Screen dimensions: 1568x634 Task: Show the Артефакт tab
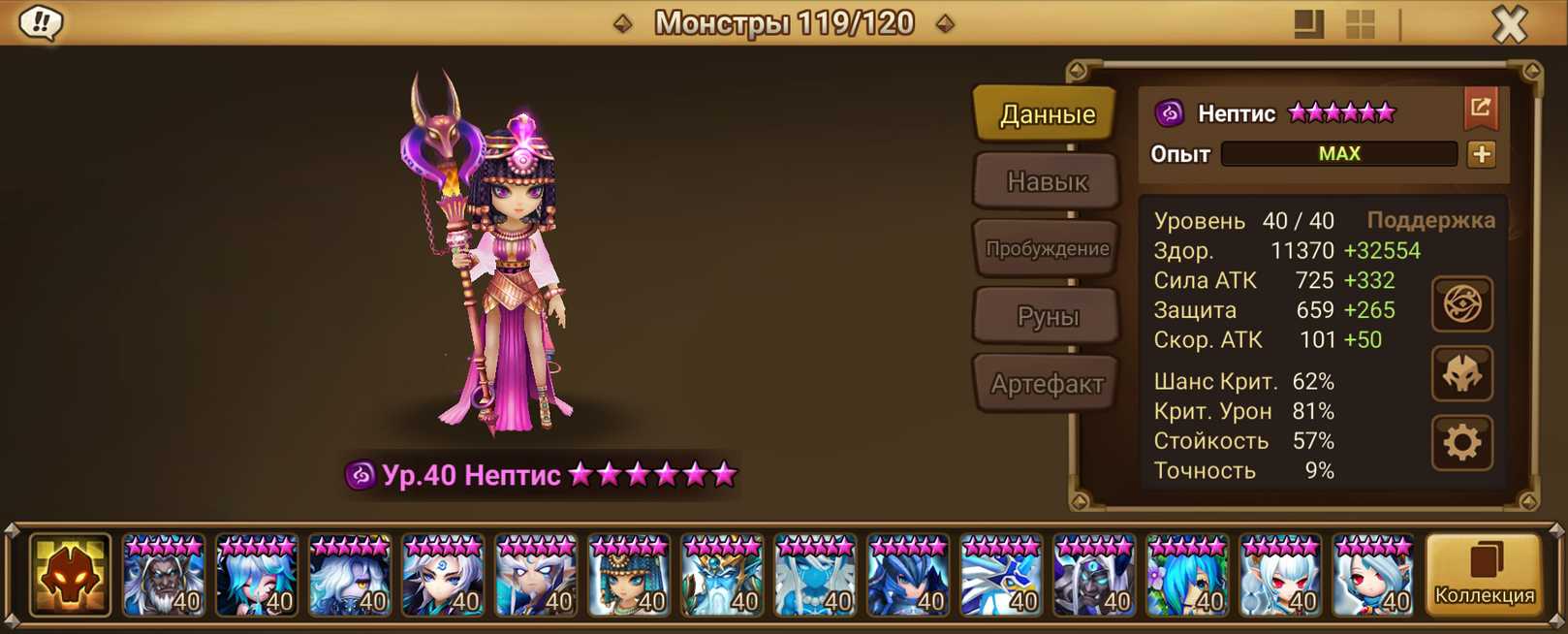(x=1047, y=384)
